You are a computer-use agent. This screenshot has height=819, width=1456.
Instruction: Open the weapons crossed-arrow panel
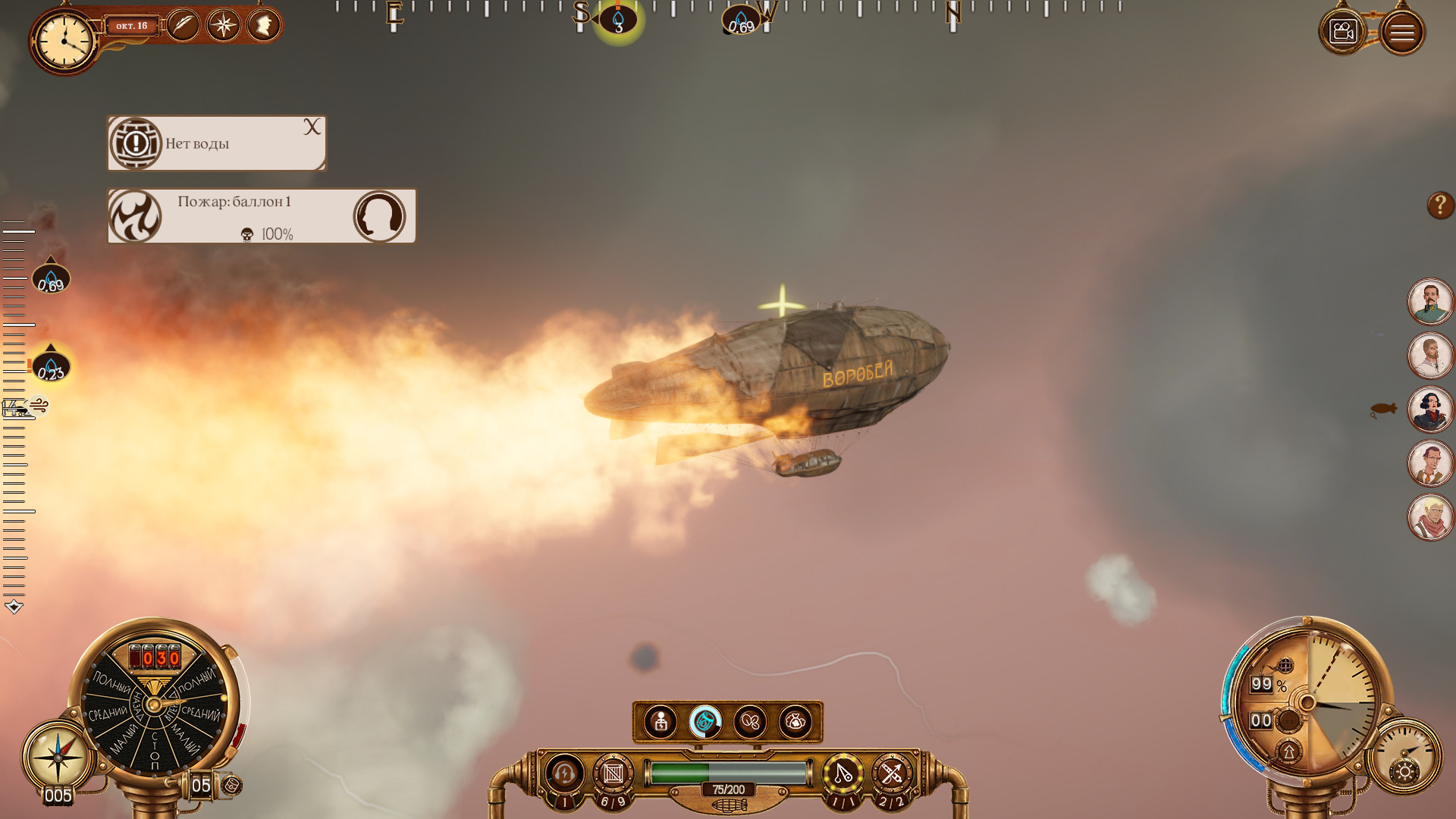[892, 774]
